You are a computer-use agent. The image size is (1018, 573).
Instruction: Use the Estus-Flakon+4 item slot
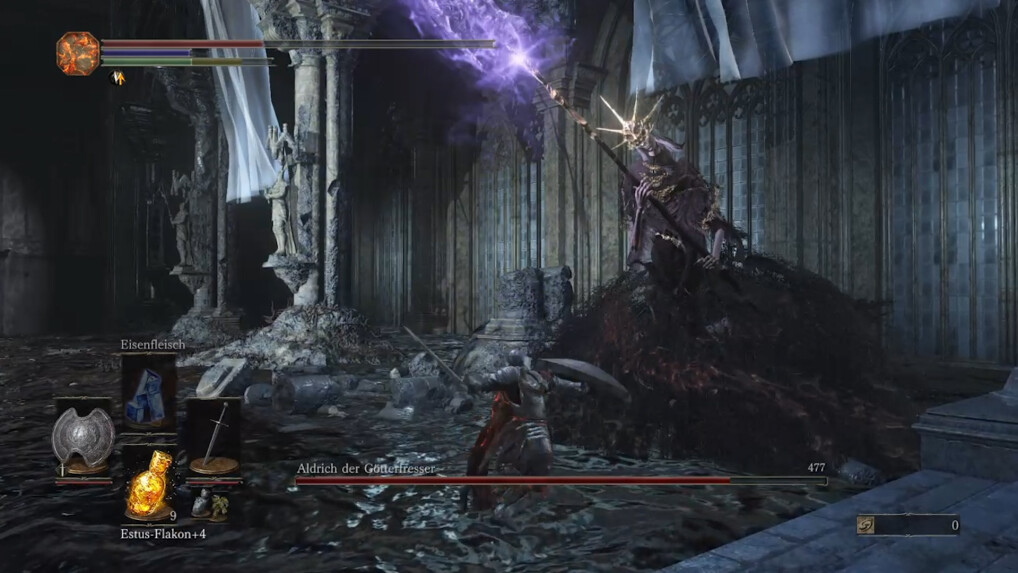149,485
